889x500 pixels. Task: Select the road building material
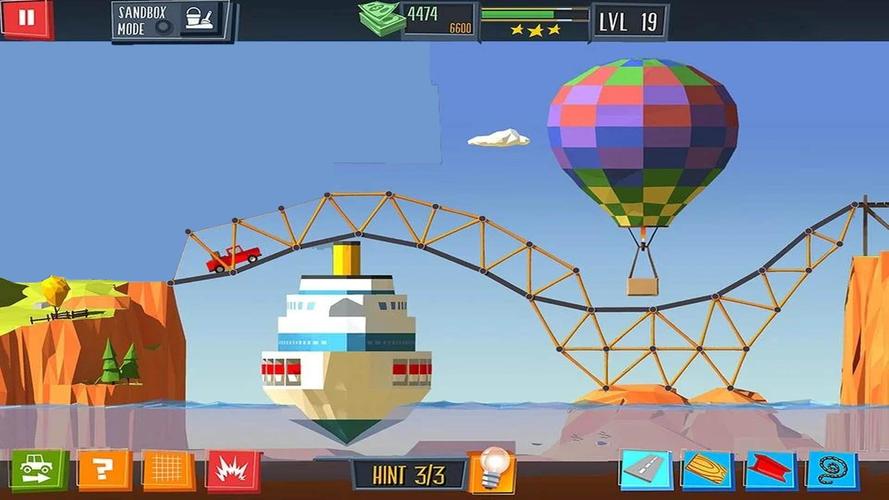coord(645,469)
